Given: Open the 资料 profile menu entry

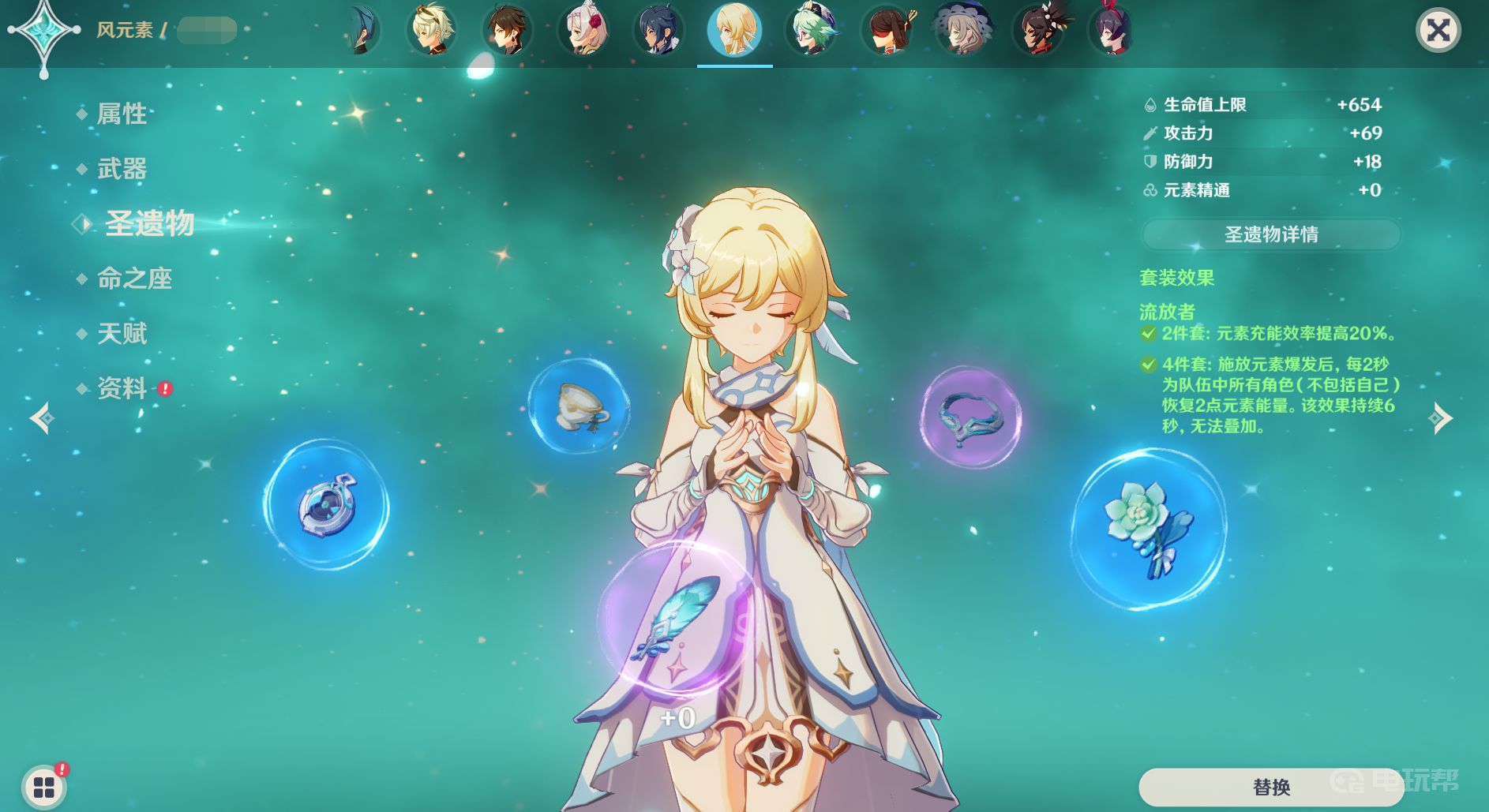Looking at the screenshot, I should (122, 388).
